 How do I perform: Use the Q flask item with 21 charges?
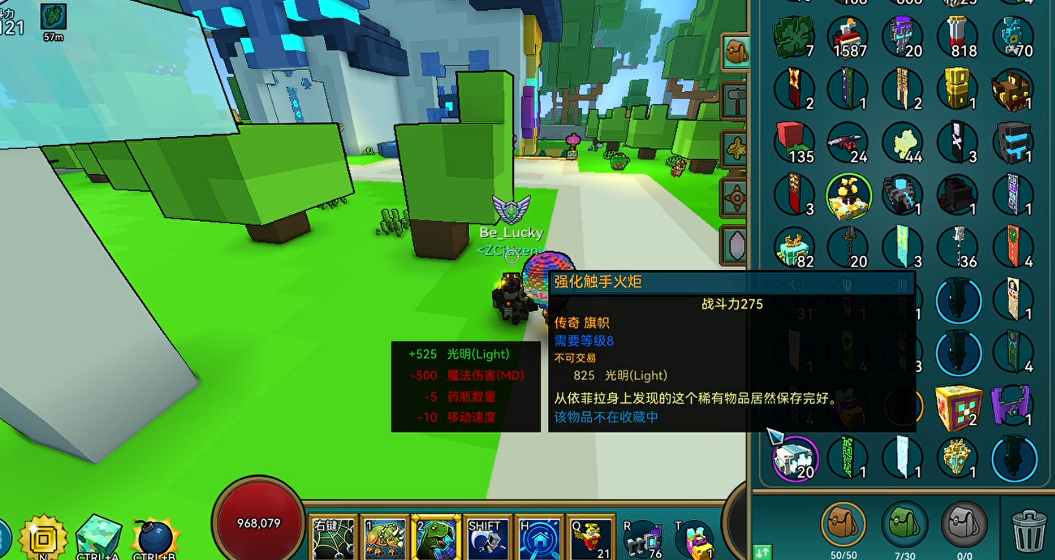coord(590,538)
